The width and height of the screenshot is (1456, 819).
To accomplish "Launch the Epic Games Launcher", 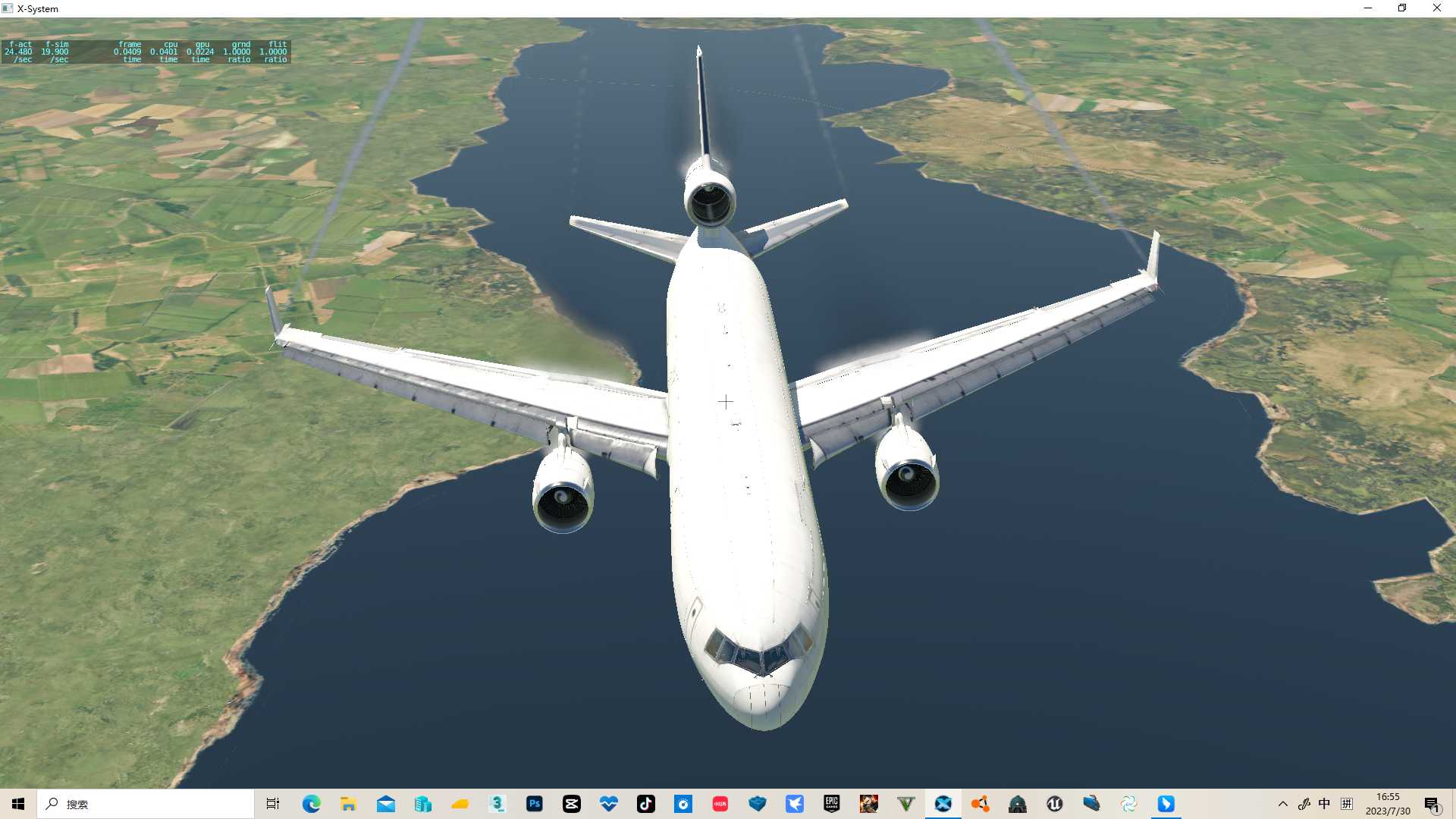I will [x=833, y=804].
